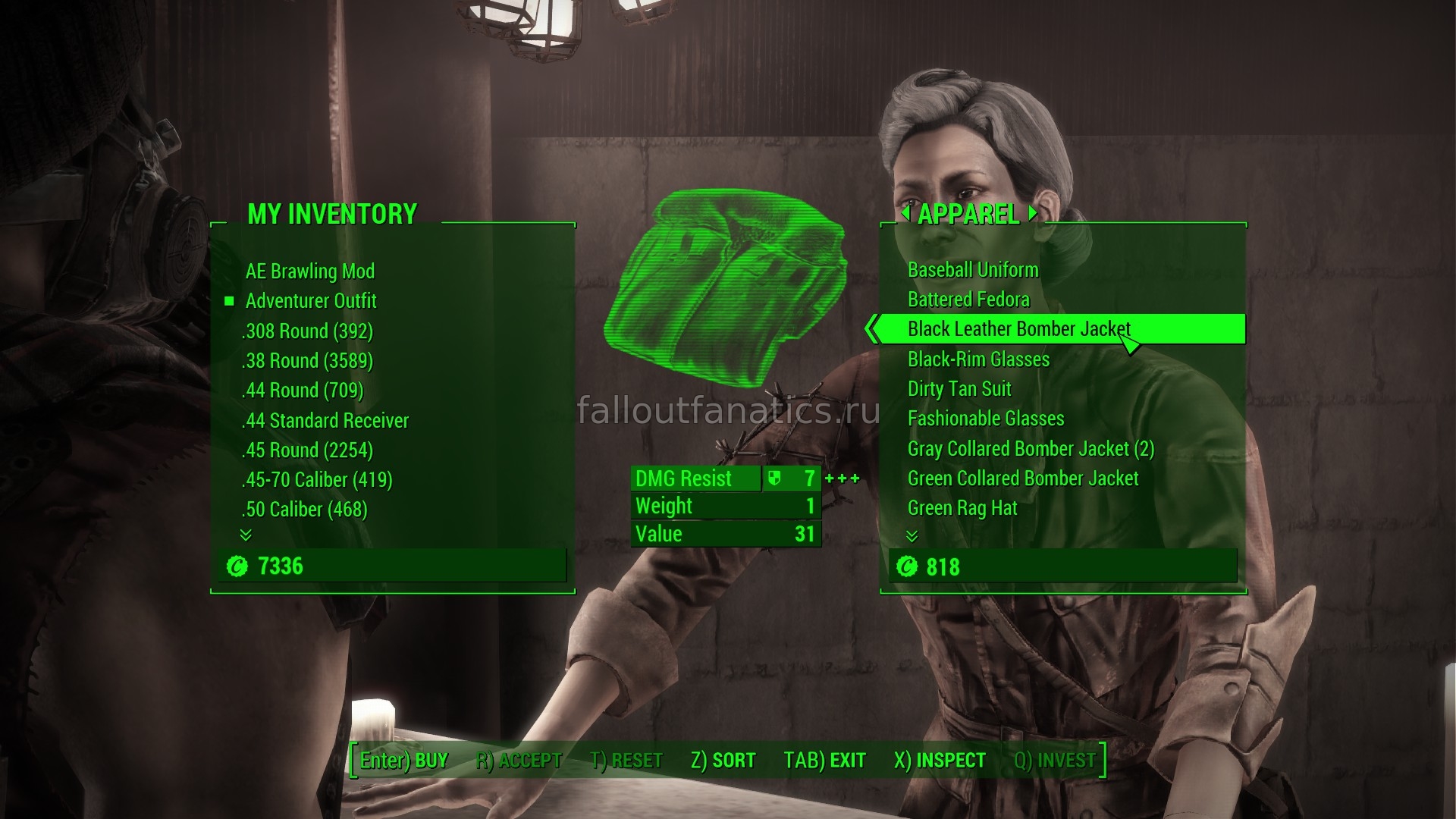Select the Green Rag Hat
This screenshot has height=819, width=1456.
point(962,508)
